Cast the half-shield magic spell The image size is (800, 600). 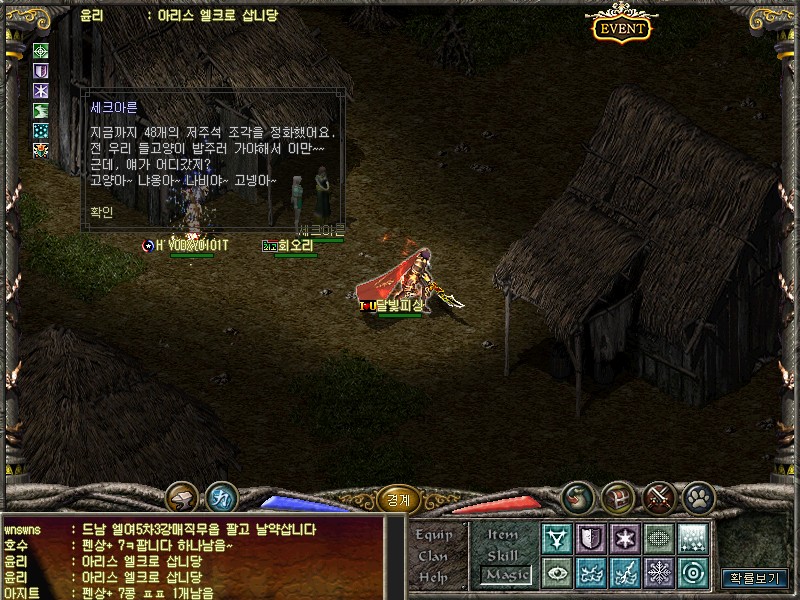[x=591, y=538]
